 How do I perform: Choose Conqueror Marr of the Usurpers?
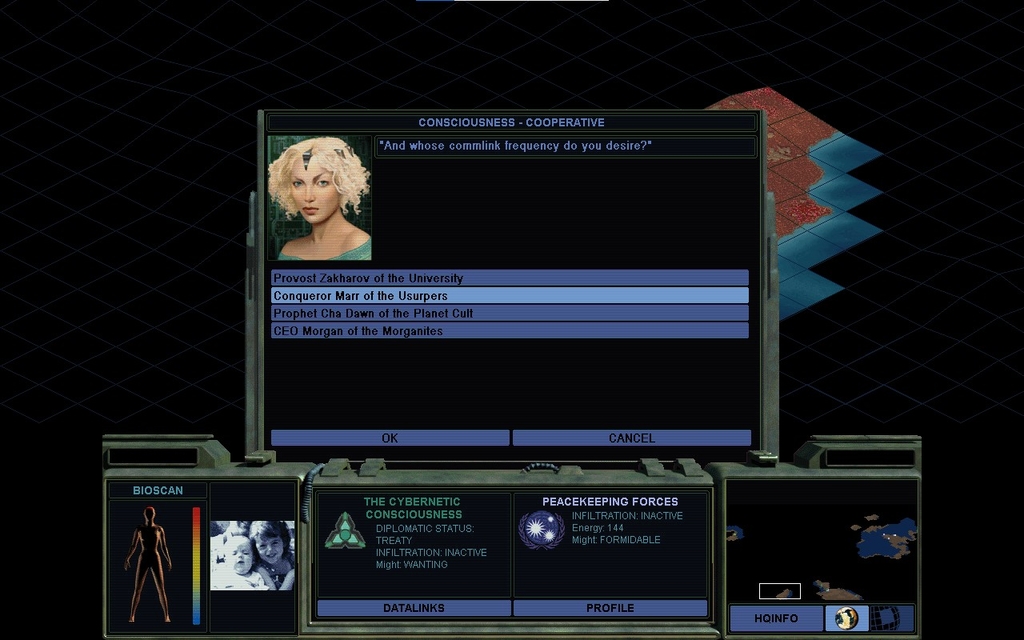(x=509, y=296)
